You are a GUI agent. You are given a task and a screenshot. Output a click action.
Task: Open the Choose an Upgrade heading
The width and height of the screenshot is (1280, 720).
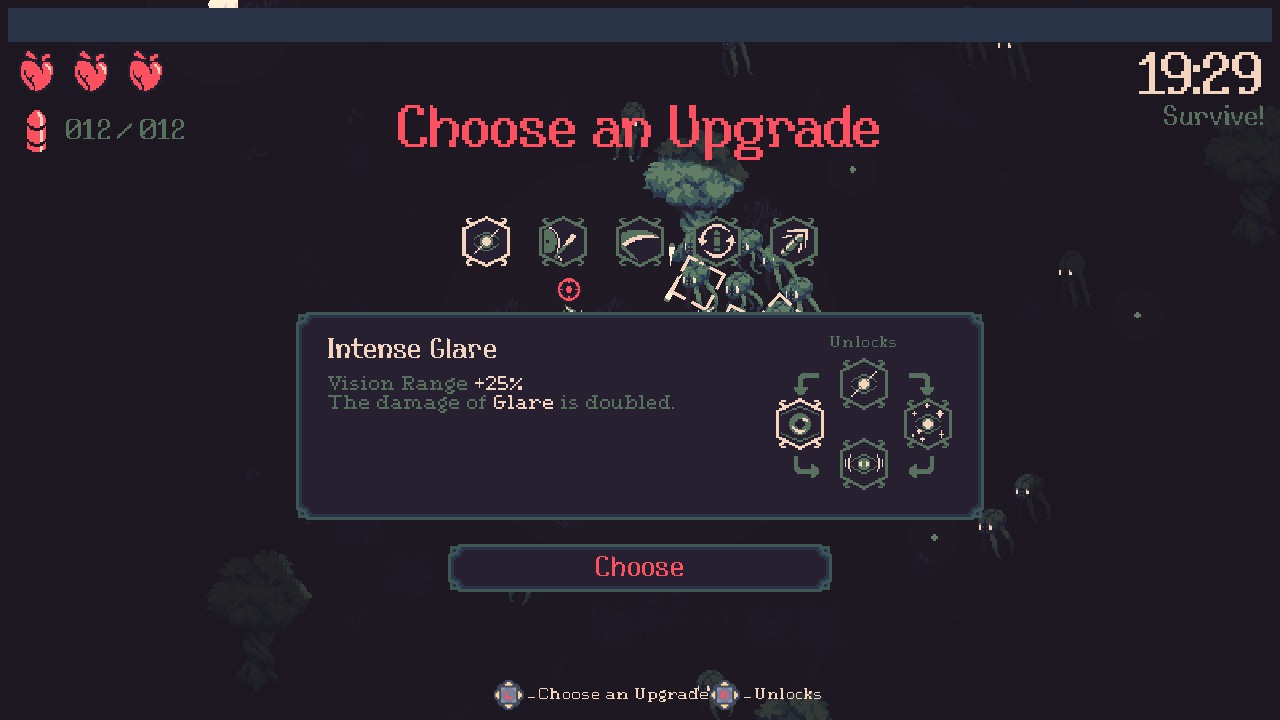(639, 128)
